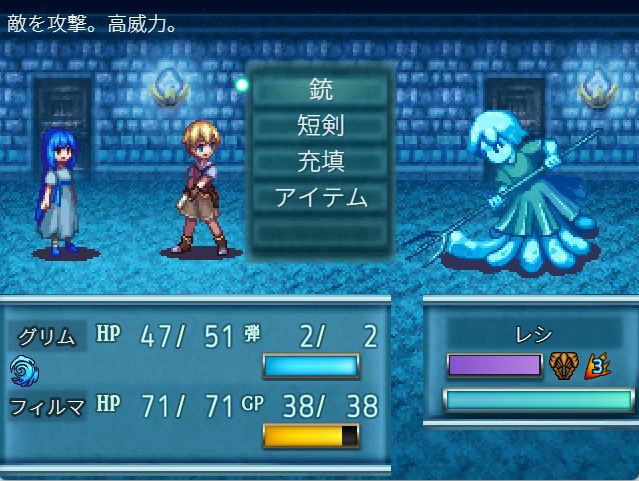Click グリム's blue swirl status icon
This screenshot has height=481, width=639.
23,371
